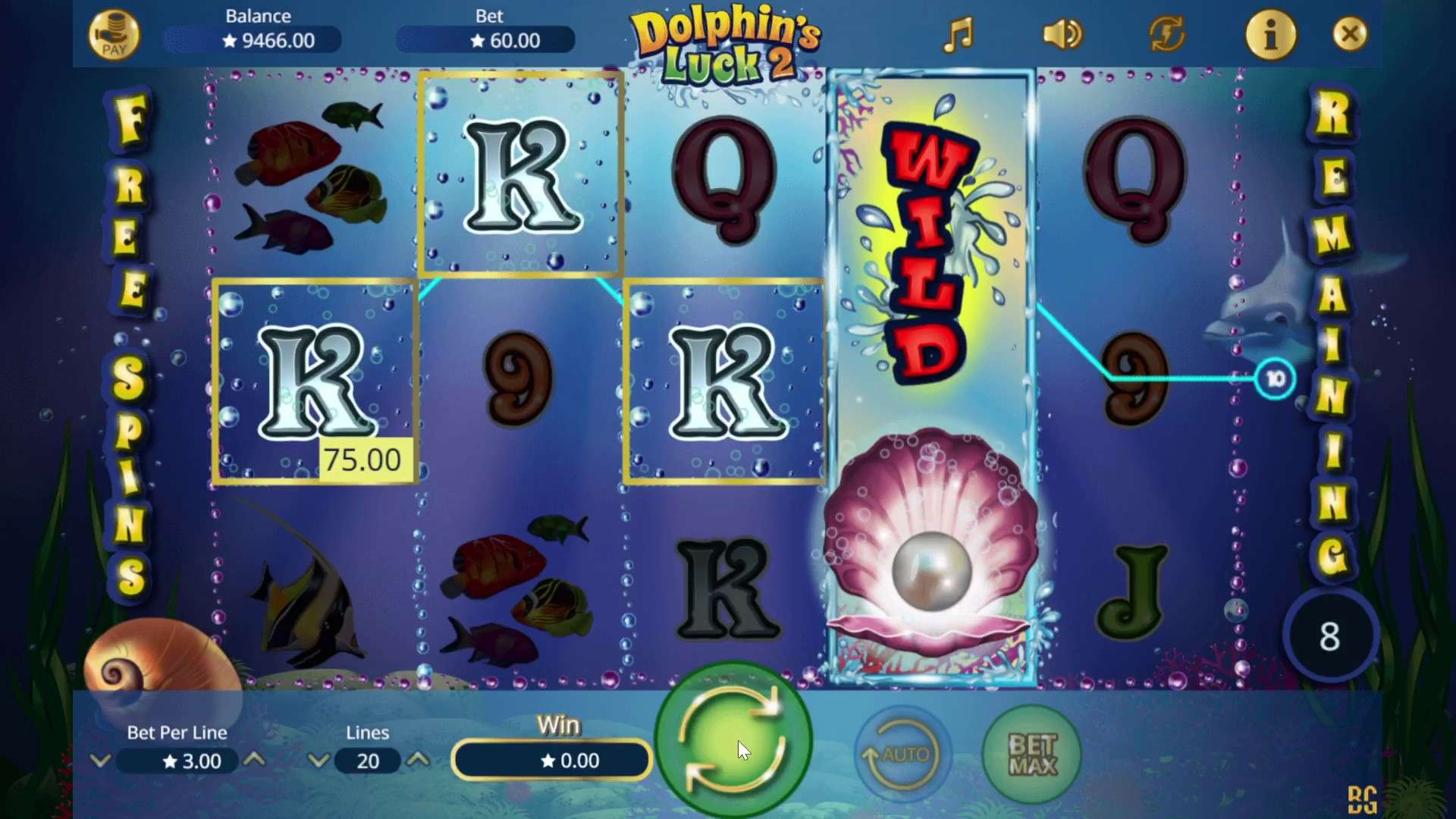
Task: Open the PAY paytable coin button
Action: [114, 35]
